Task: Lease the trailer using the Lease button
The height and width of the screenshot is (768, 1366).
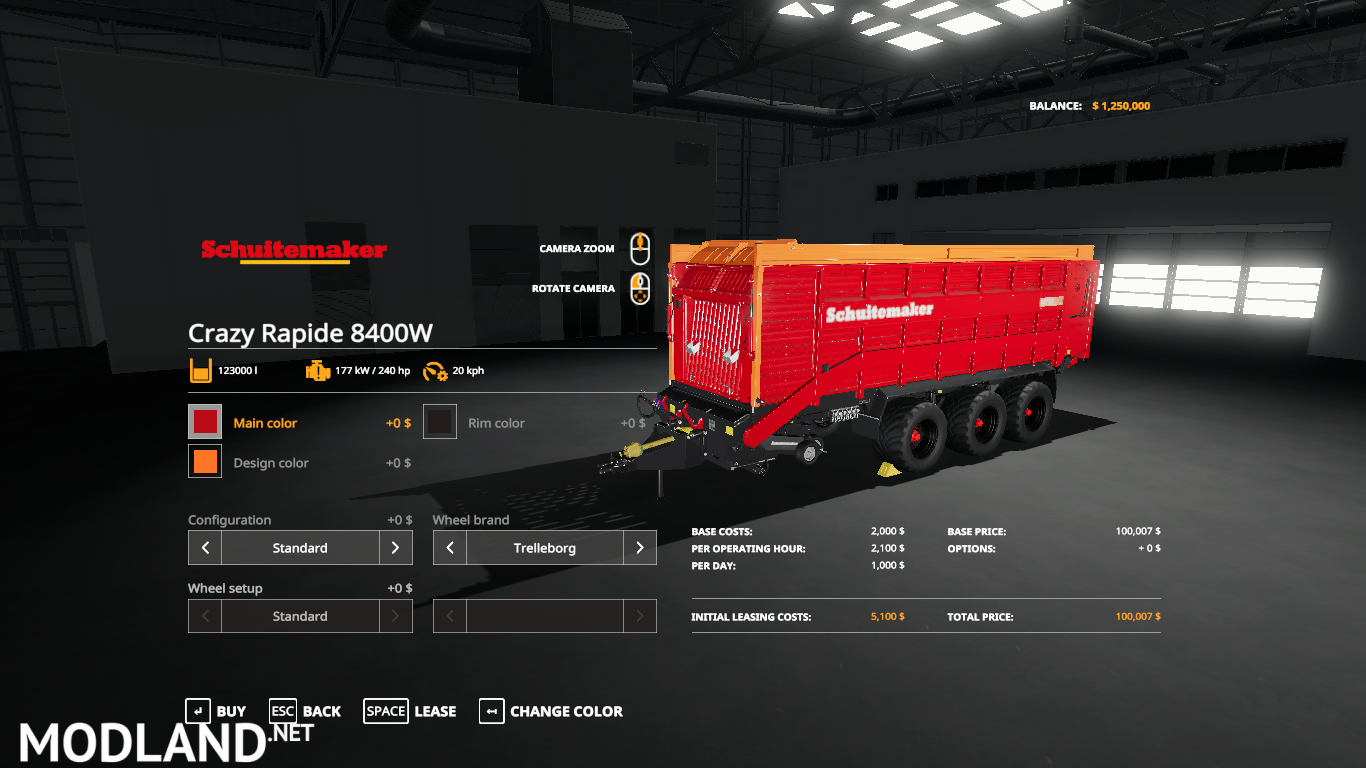Action: pos(435,711)
